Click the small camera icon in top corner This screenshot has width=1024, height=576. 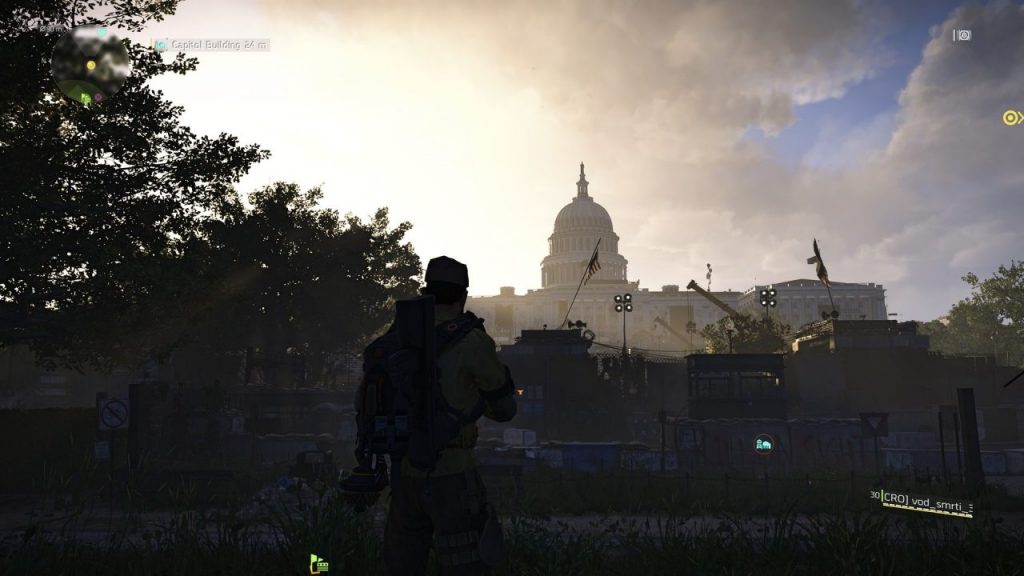(x=962, y=35)
